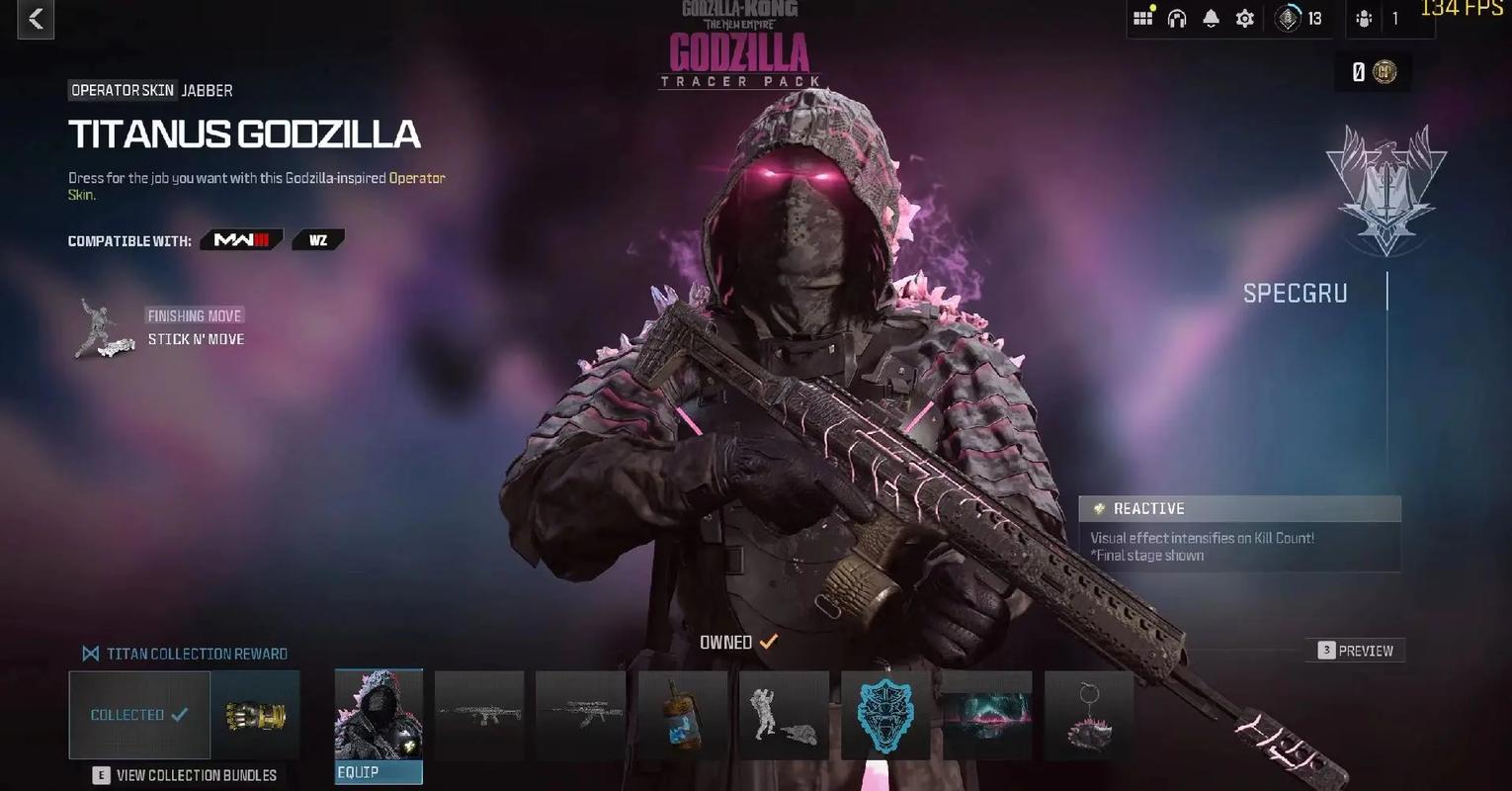1512x791 pixels.
Task: Open the grid menu icon
Action: point(1142,18)
